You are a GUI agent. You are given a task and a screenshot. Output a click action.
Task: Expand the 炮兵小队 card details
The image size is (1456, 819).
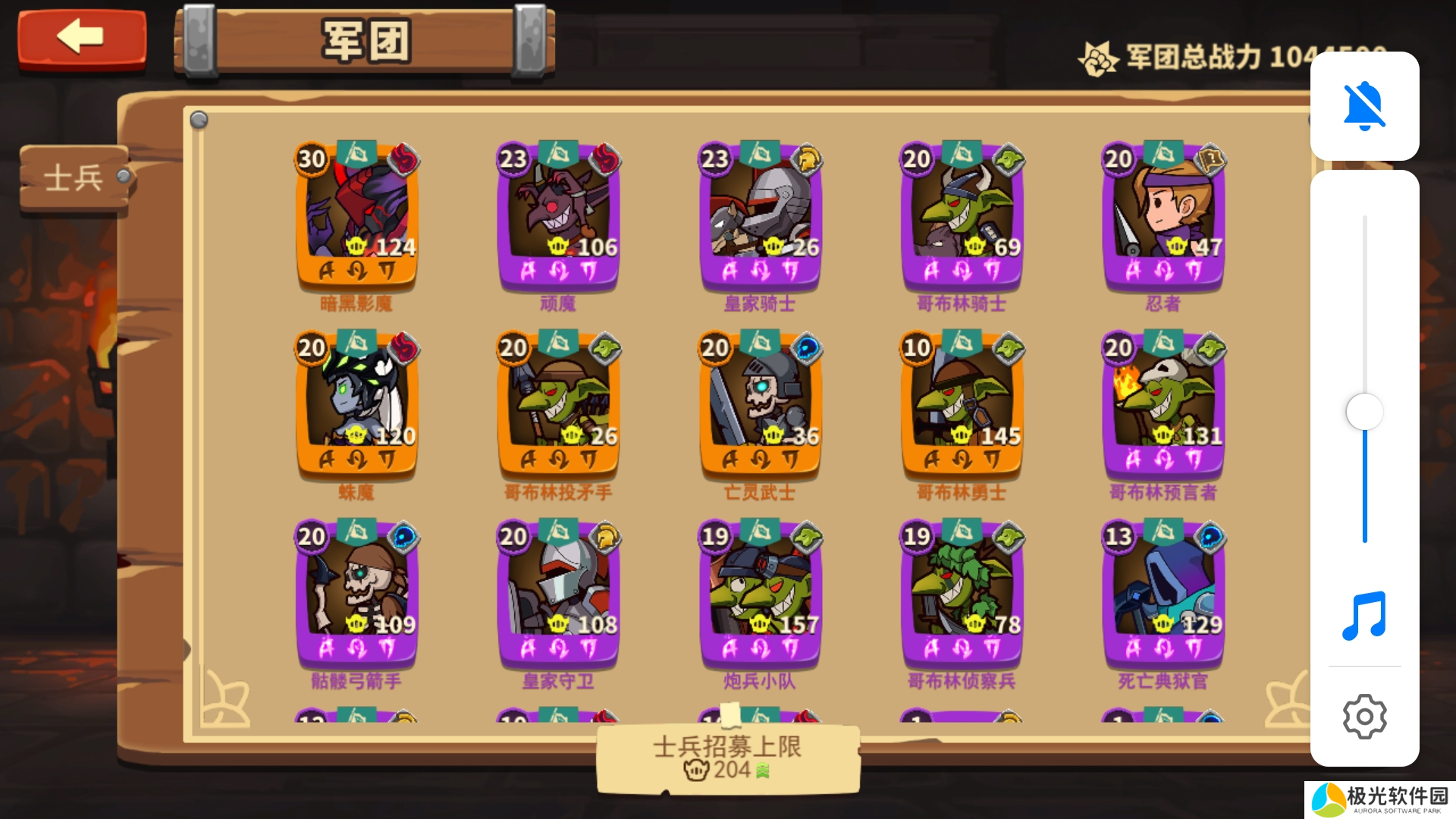point(760,595)
